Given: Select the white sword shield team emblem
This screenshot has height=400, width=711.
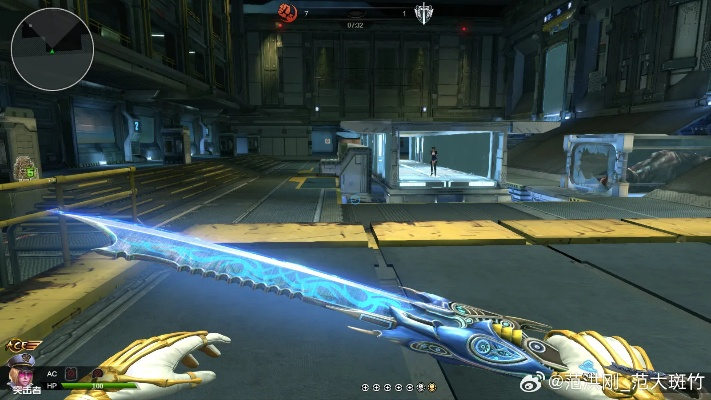Looking at the screenshot, I should pos(423,12).
